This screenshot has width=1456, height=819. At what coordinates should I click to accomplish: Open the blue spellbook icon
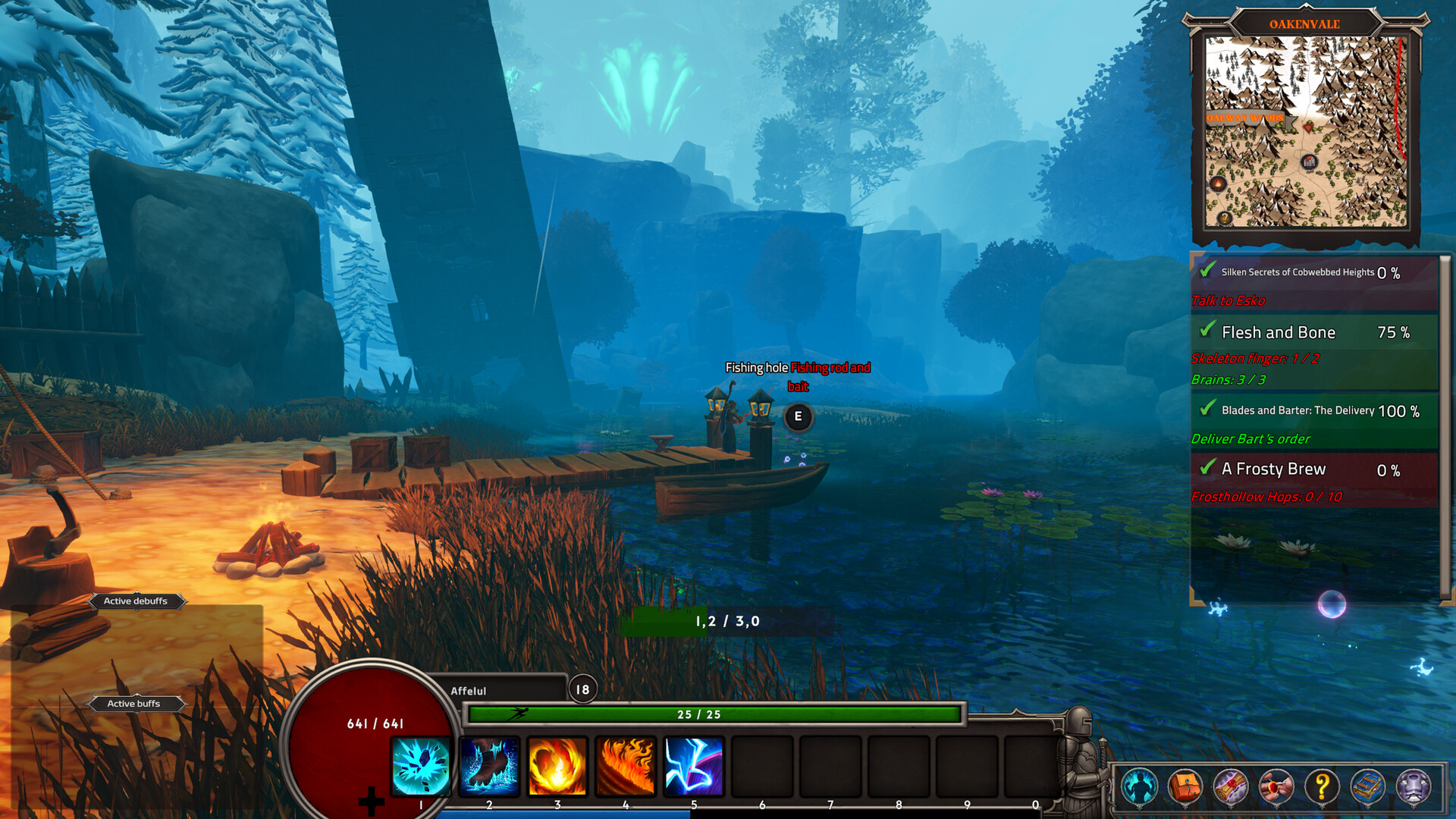[1367, 786]
